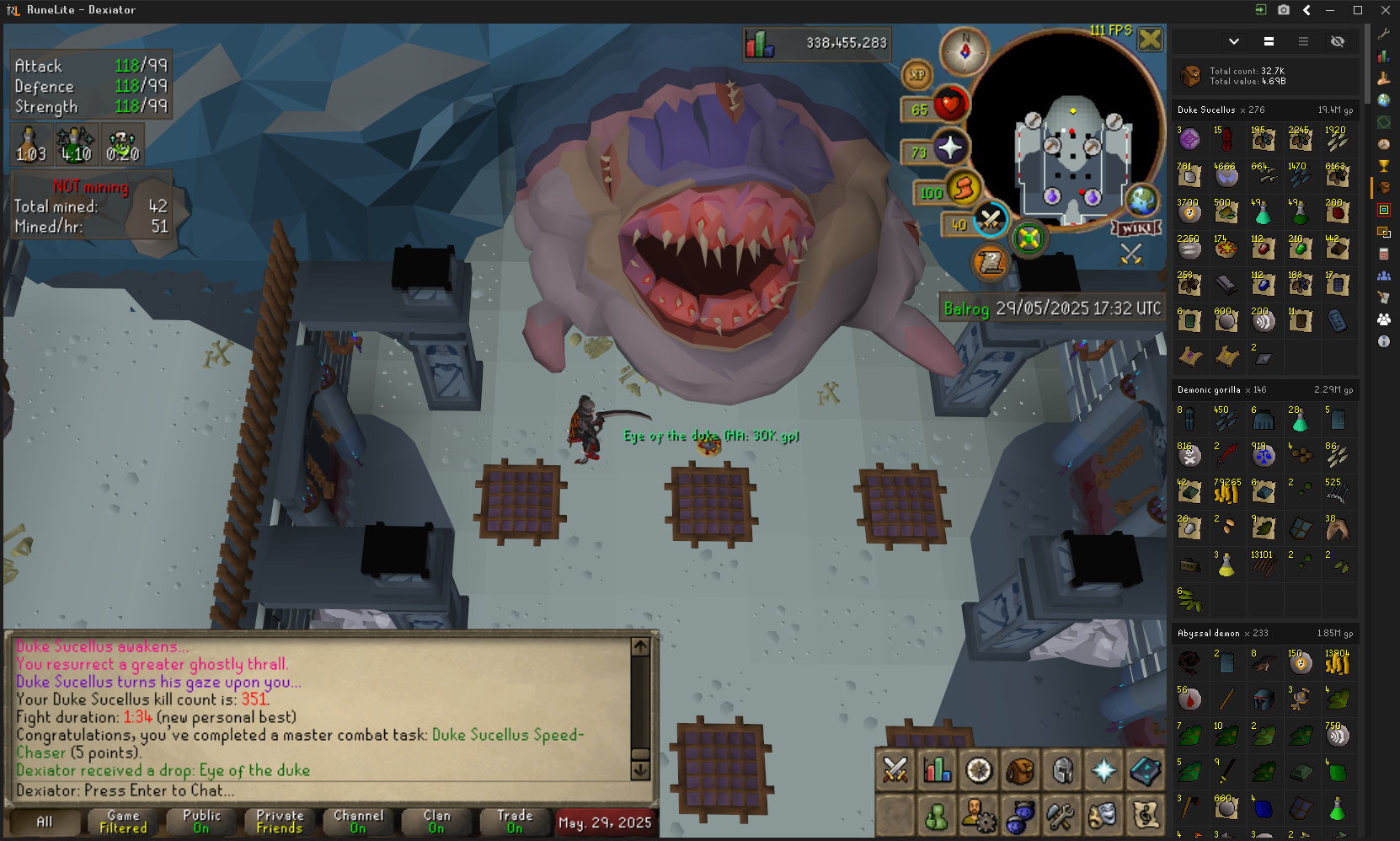Open the Spellbook tab
The height and width of the screenshot is (841, 1400).
click(x=1146, y=770)
